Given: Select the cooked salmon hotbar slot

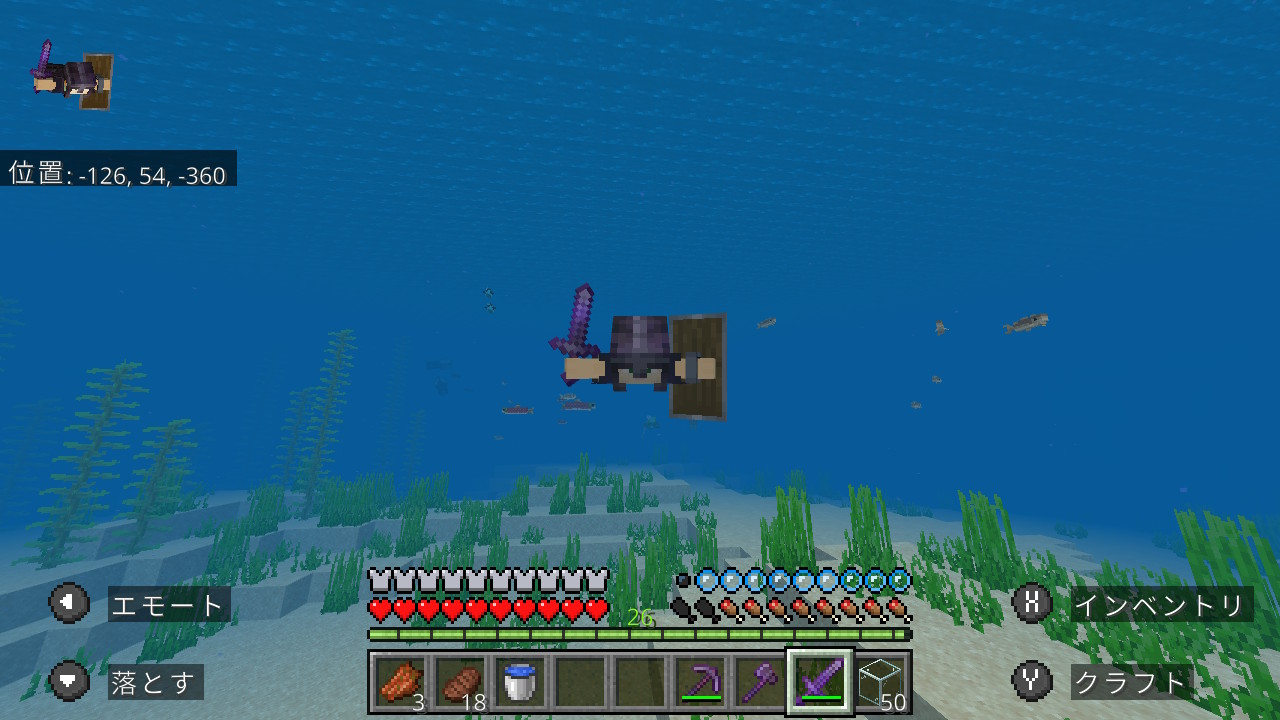Looking at the screenshot, I should (x=401, y=682).
